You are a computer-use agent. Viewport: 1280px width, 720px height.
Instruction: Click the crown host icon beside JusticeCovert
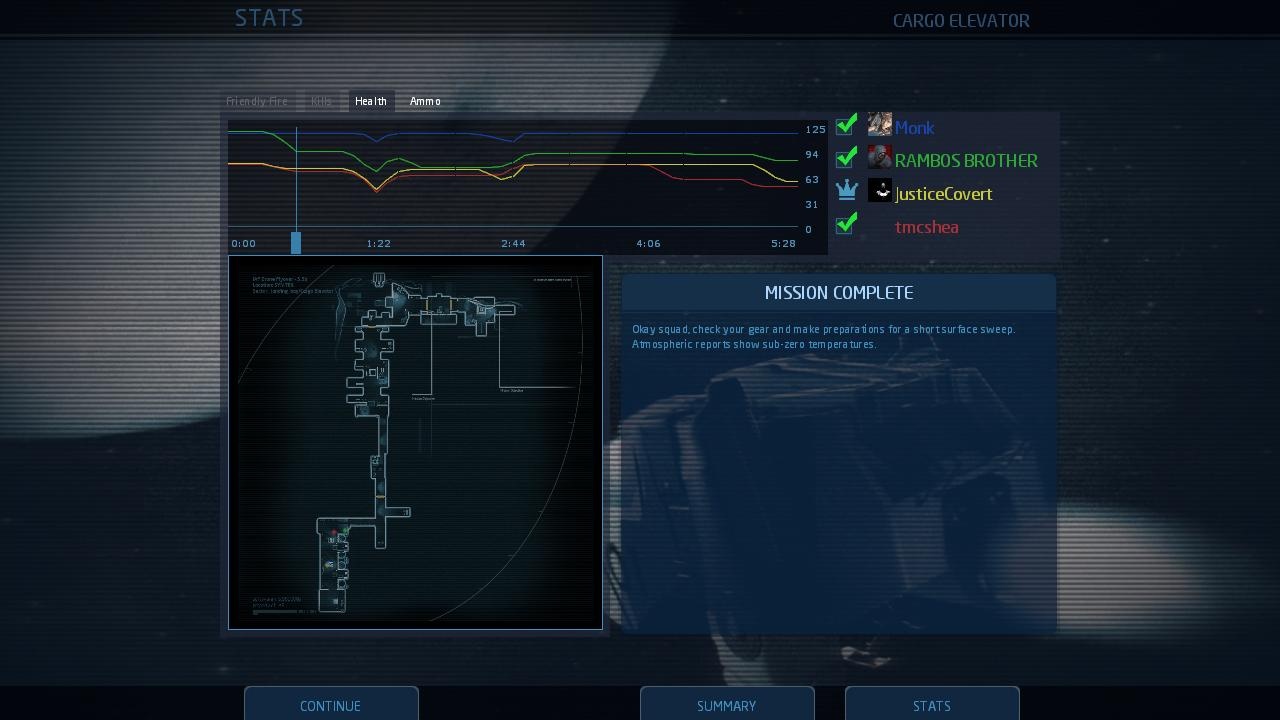[846, 190]
